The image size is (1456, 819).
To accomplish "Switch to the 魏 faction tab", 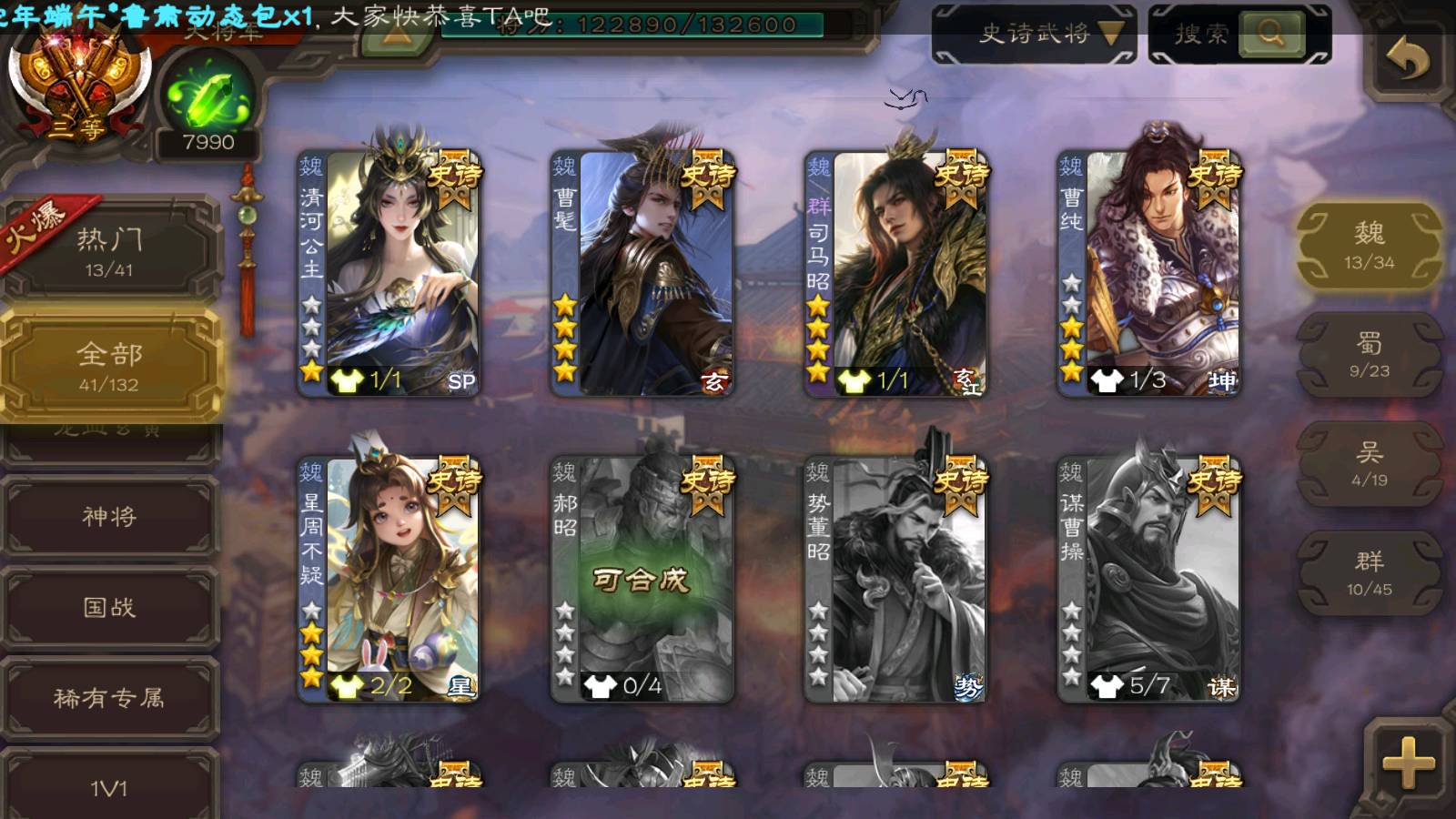I will tap(1369, 246).
